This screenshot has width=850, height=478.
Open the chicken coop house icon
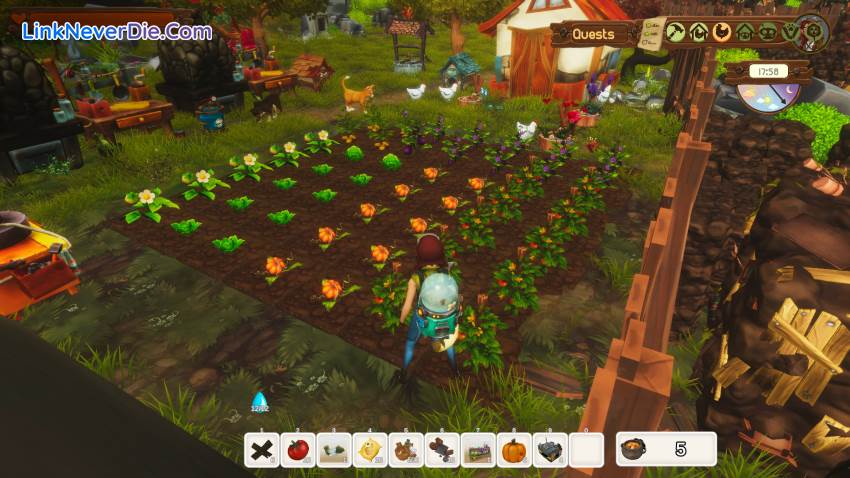coord(699,32)
